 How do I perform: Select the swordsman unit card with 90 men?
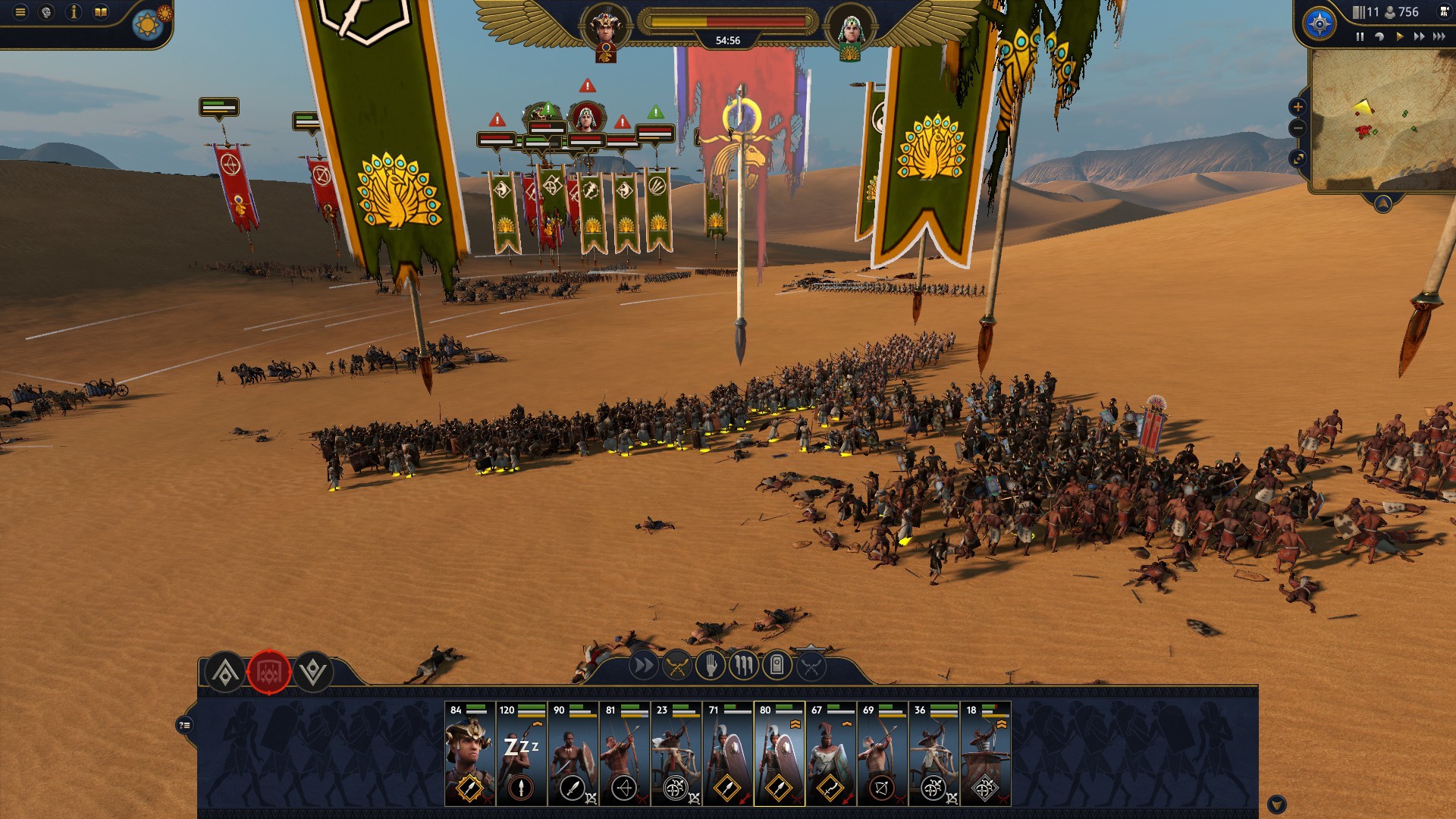[573, 754]
